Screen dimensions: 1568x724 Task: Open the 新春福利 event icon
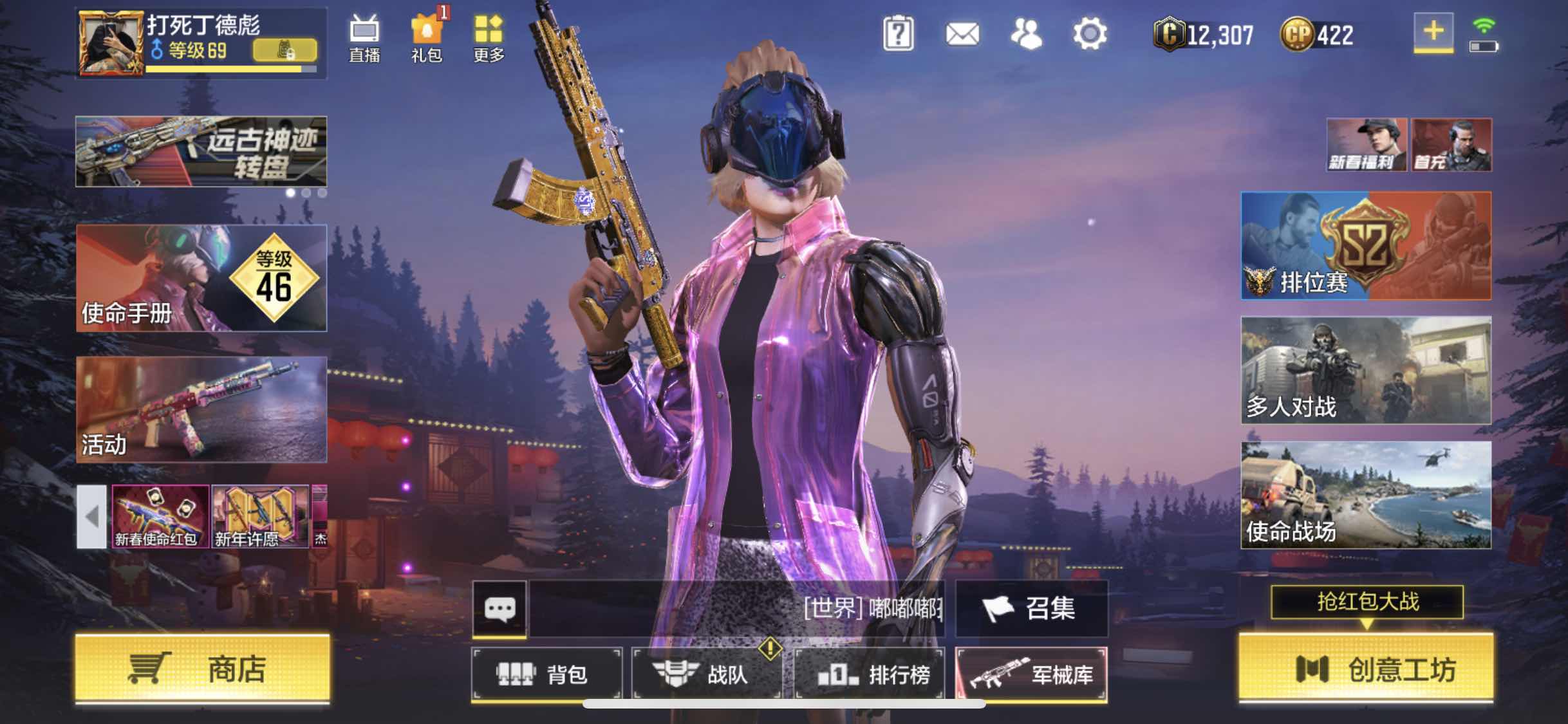click(x=1366, y=143)
